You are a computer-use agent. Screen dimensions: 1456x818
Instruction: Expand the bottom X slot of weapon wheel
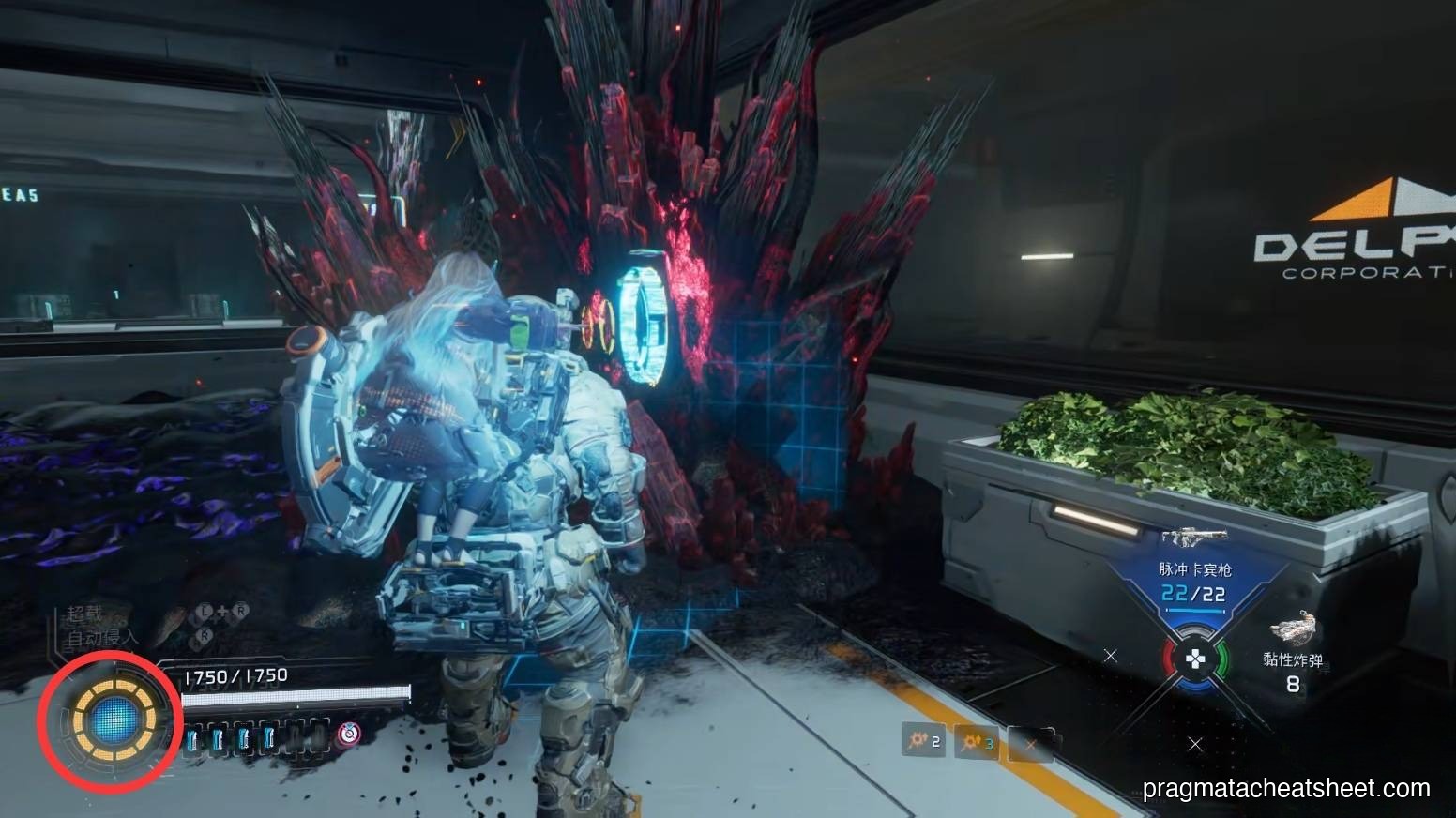click(1195, 744)
